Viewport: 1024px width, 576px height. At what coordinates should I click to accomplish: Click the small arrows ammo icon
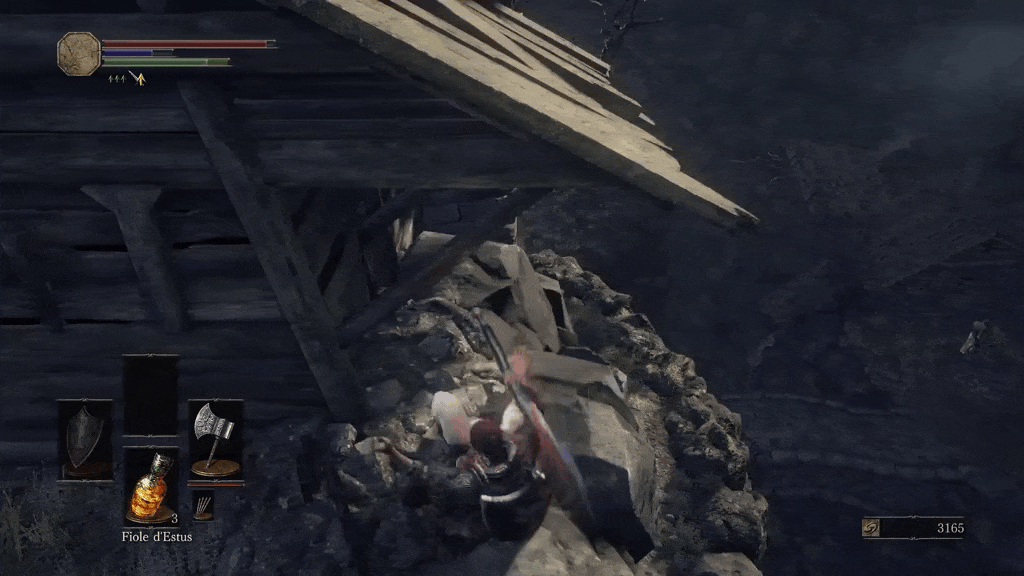click(x=203, y=505)
